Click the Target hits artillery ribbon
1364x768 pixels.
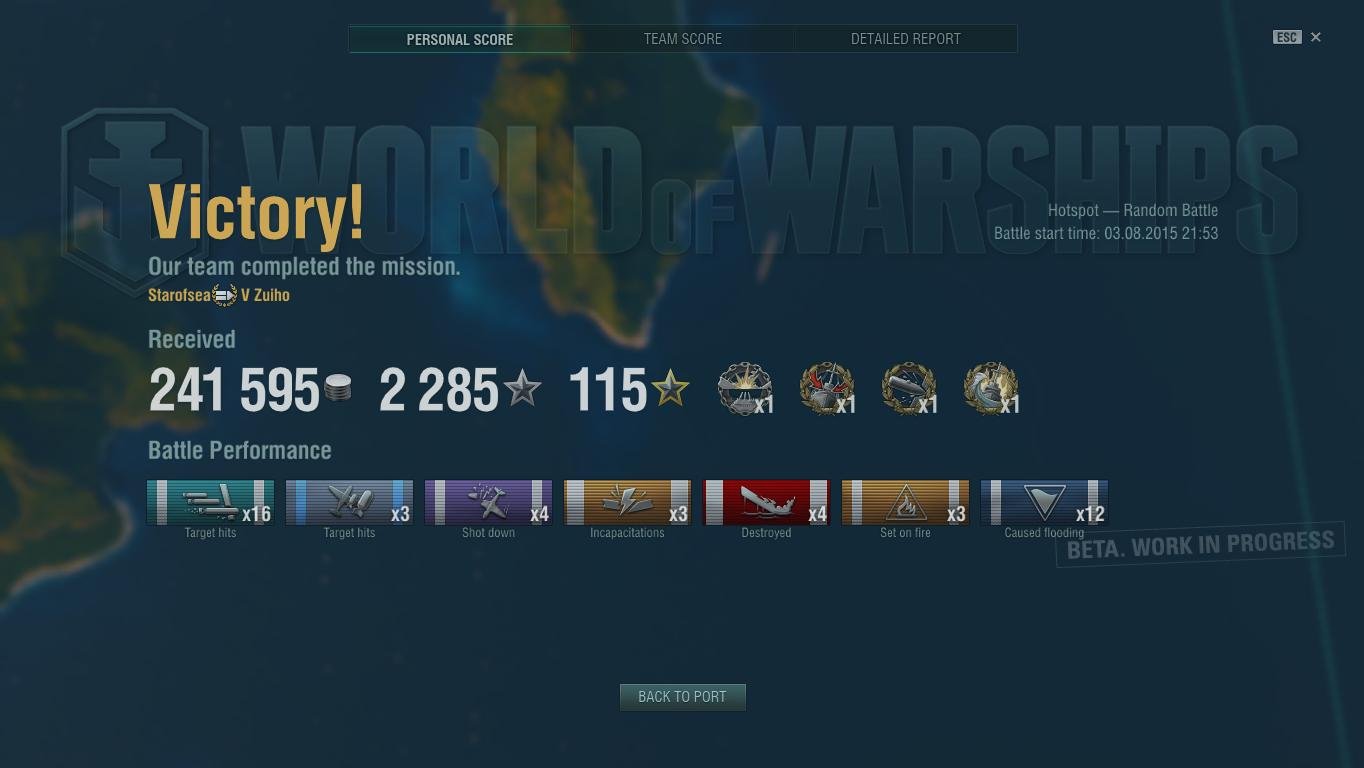(x=210, y=503)
